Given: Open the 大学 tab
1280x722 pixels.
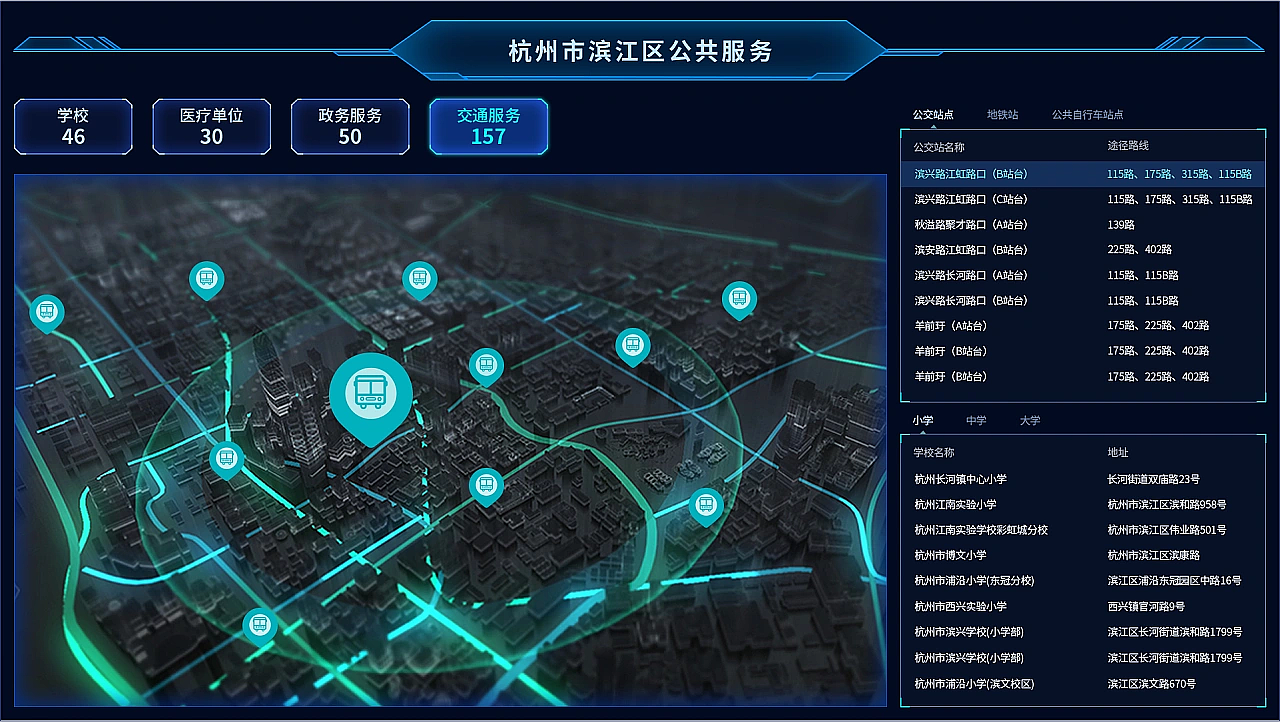Looking at the screenshot, I should 1030,420.
